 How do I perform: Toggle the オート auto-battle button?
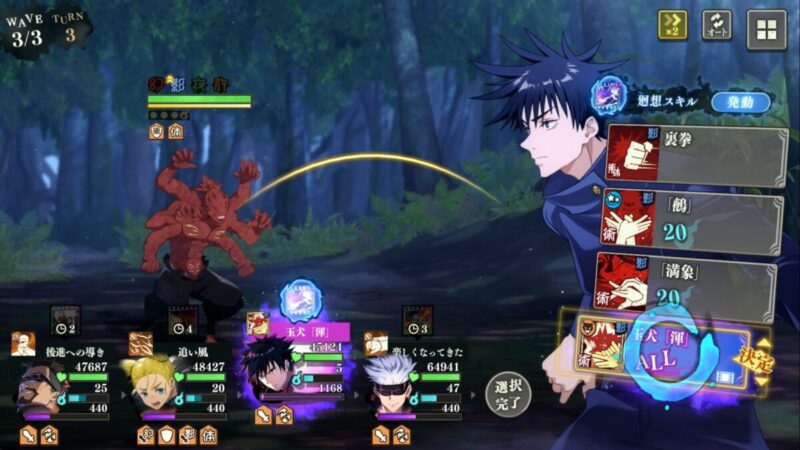click(x=716, y=25)
